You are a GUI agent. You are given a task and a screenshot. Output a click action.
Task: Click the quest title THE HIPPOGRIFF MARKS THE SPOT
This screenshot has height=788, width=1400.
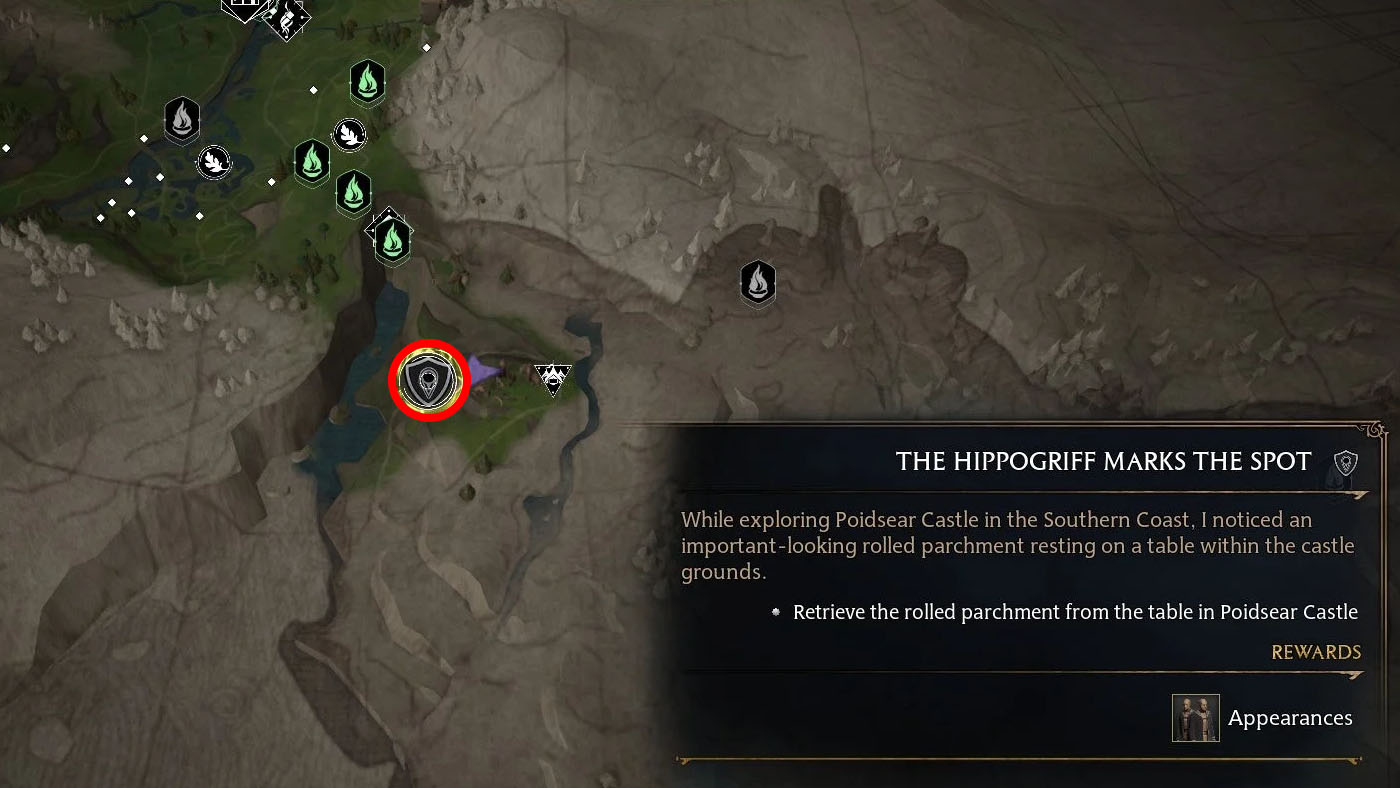(x=1103, y=462)
